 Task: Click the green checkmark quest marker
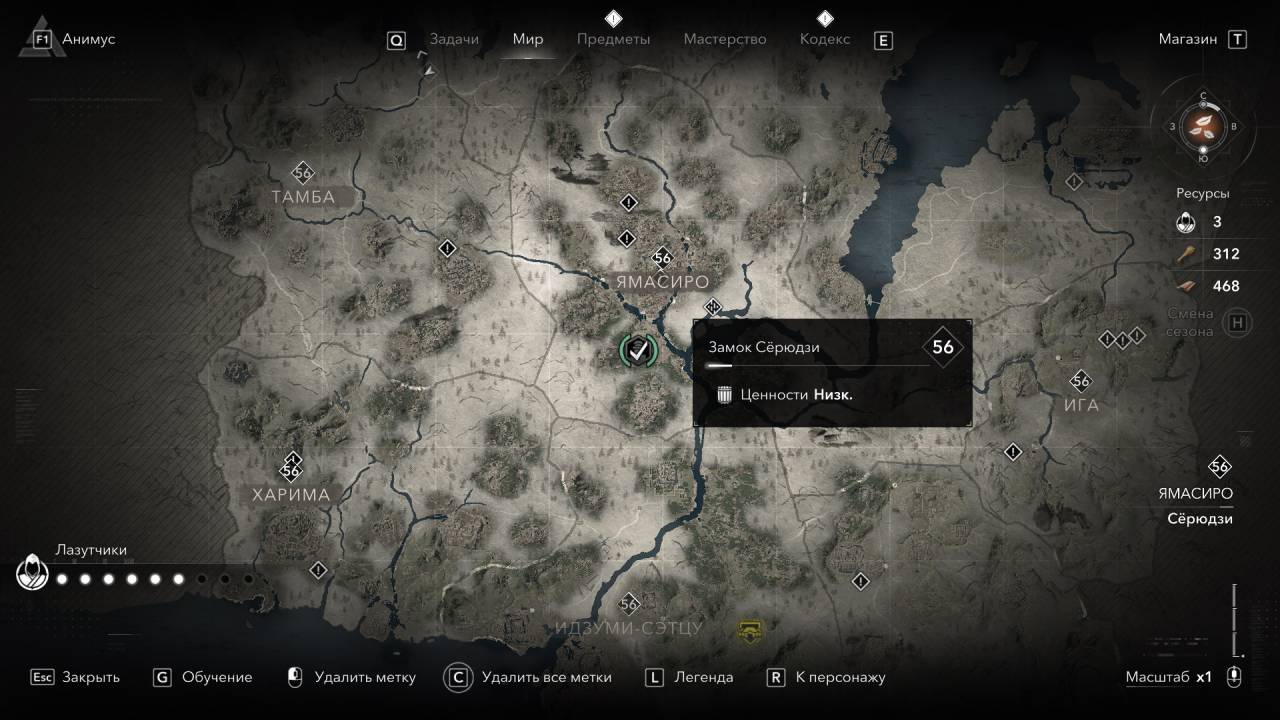(x=638, y=349)
